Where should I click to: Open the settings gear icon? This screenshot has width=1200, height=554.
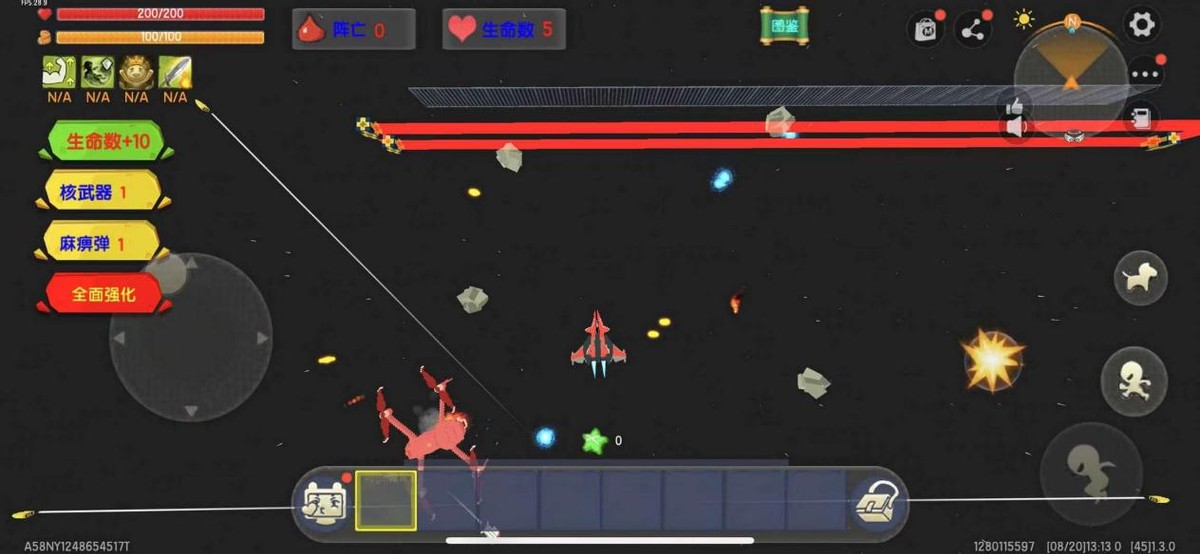1141,25
